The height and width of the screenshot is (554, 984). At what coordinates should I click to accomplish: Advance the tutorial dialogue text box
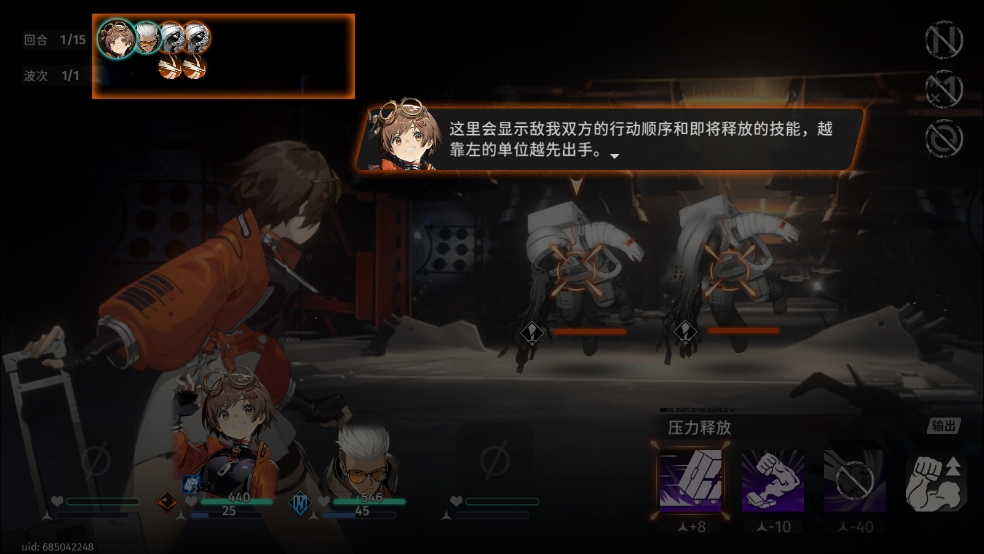pos(610,141)
